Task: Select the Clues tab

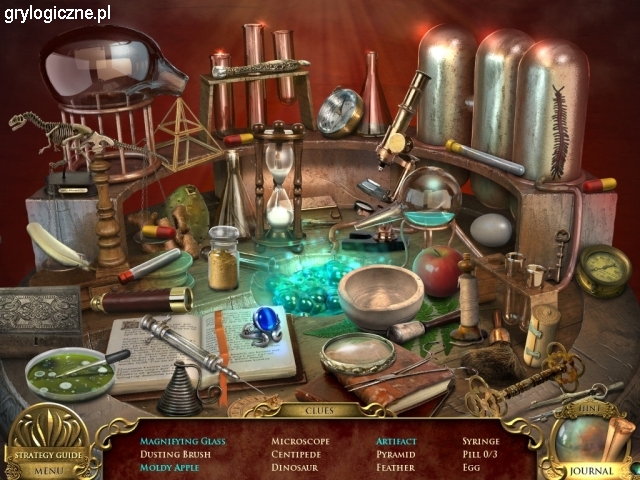Action: [320, 410]
